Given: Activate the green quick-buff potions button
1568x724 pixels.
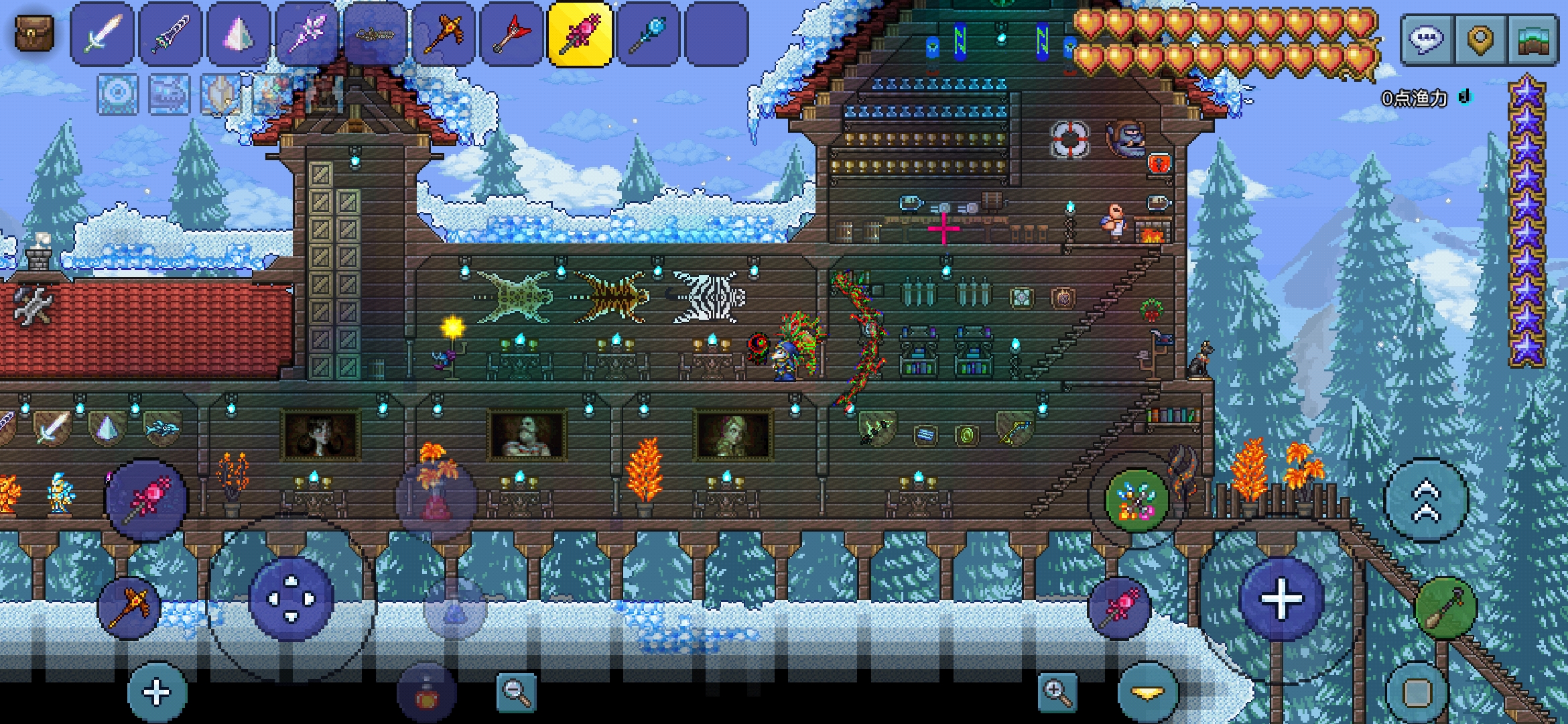Looking at the screenshot, I should (x=1136, y=501).
